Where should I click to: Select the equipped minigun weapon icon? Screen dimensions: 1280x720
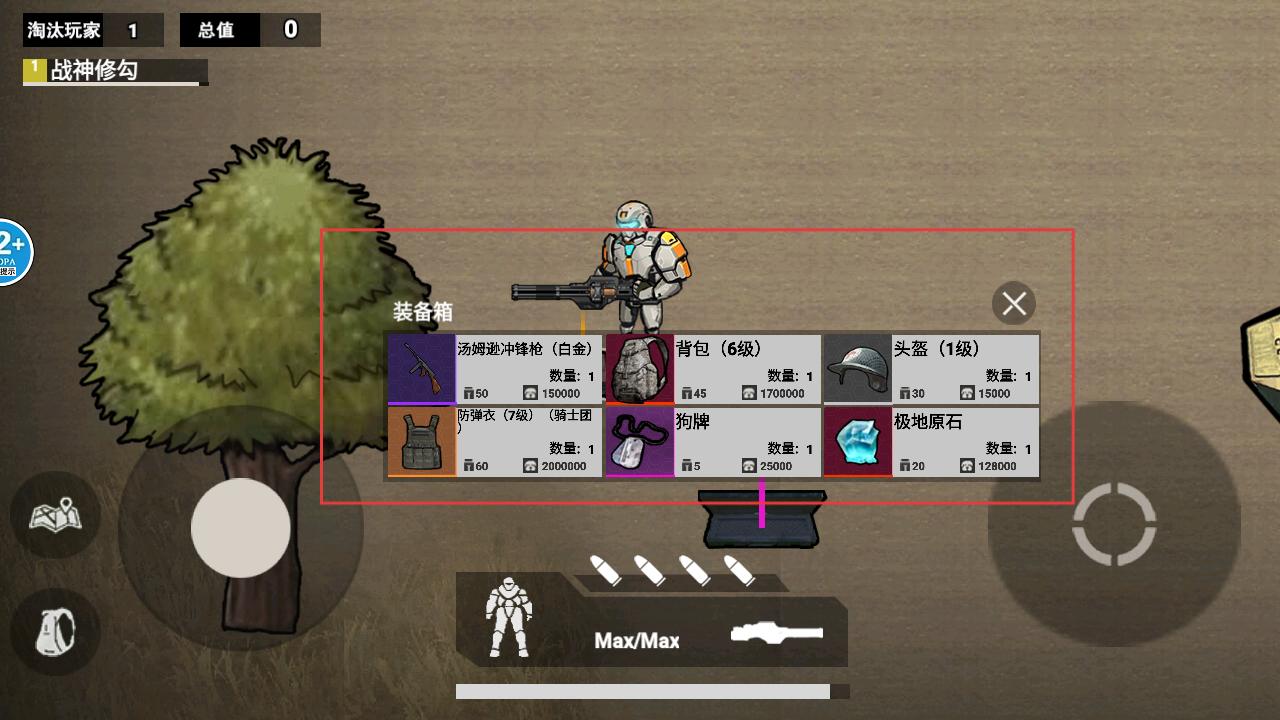click(777, 633)
